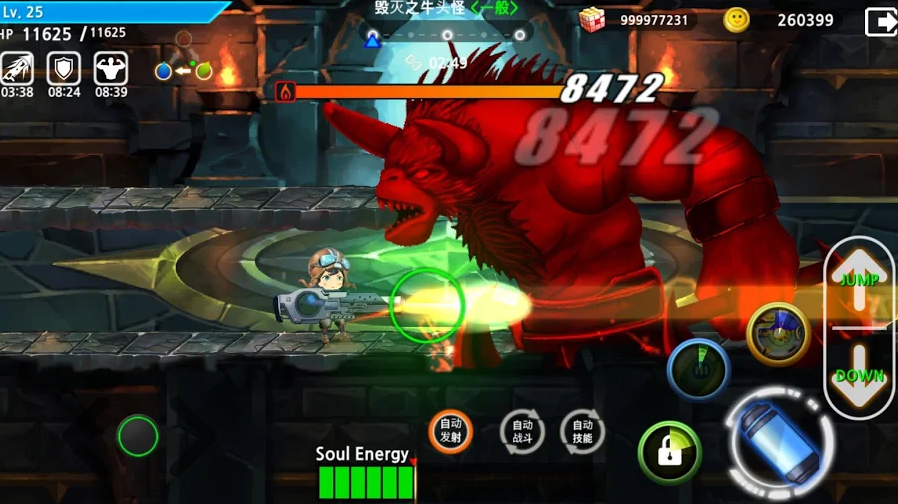Toggle 自动战斗 auto-battle
Screen dimensions: 898x504
point(522,431)
